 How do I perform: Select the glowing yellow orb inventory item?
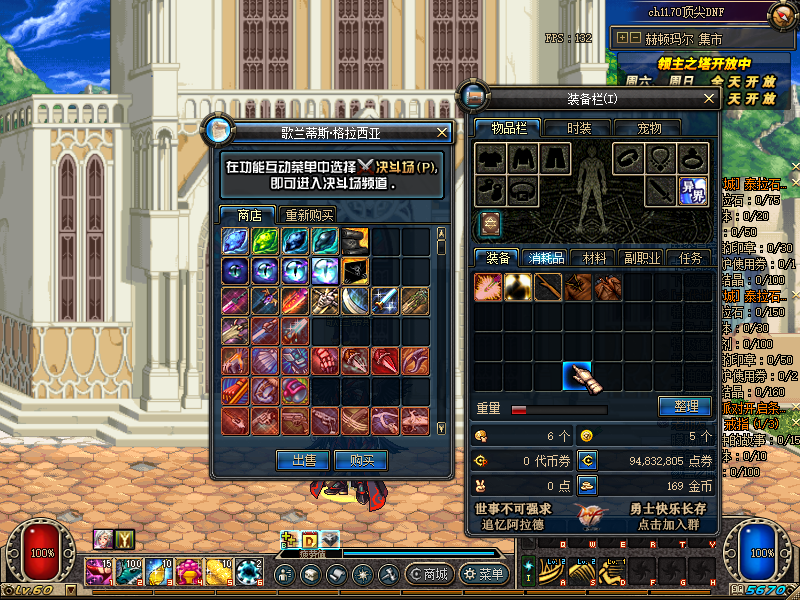[x=517, y=288]
